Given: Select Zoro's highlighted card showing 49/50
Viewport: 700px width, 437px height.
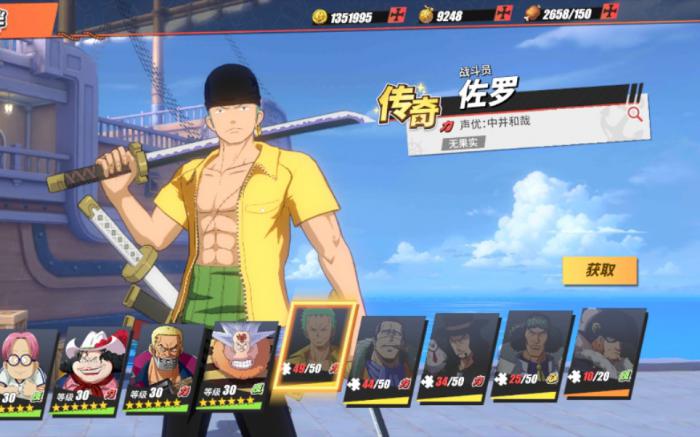Looking at the screenshot, I should tap(318, 350).
